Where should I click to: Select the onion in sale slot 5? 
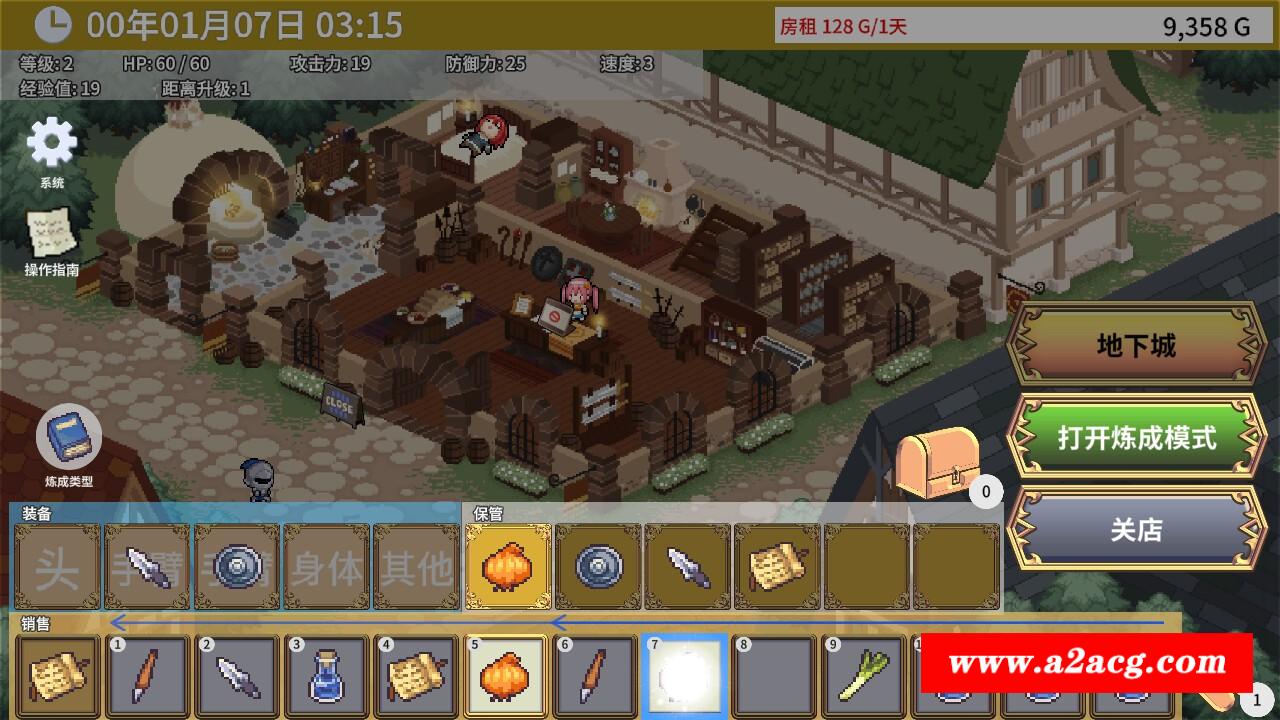[507, 677]
